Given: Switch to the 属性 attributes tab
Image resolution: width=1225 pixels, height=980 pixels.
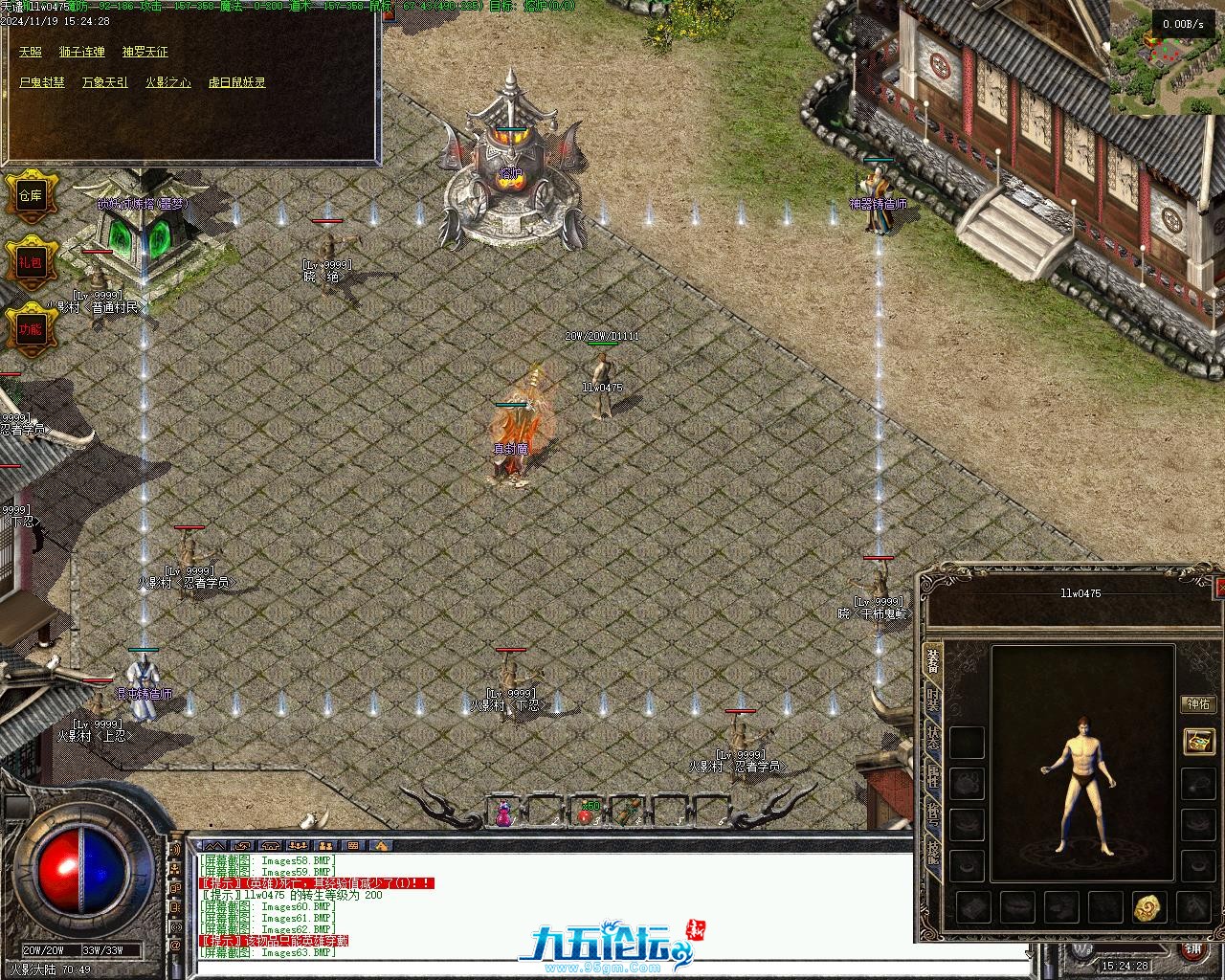Looking at the screenshot, I should point(932,777).
